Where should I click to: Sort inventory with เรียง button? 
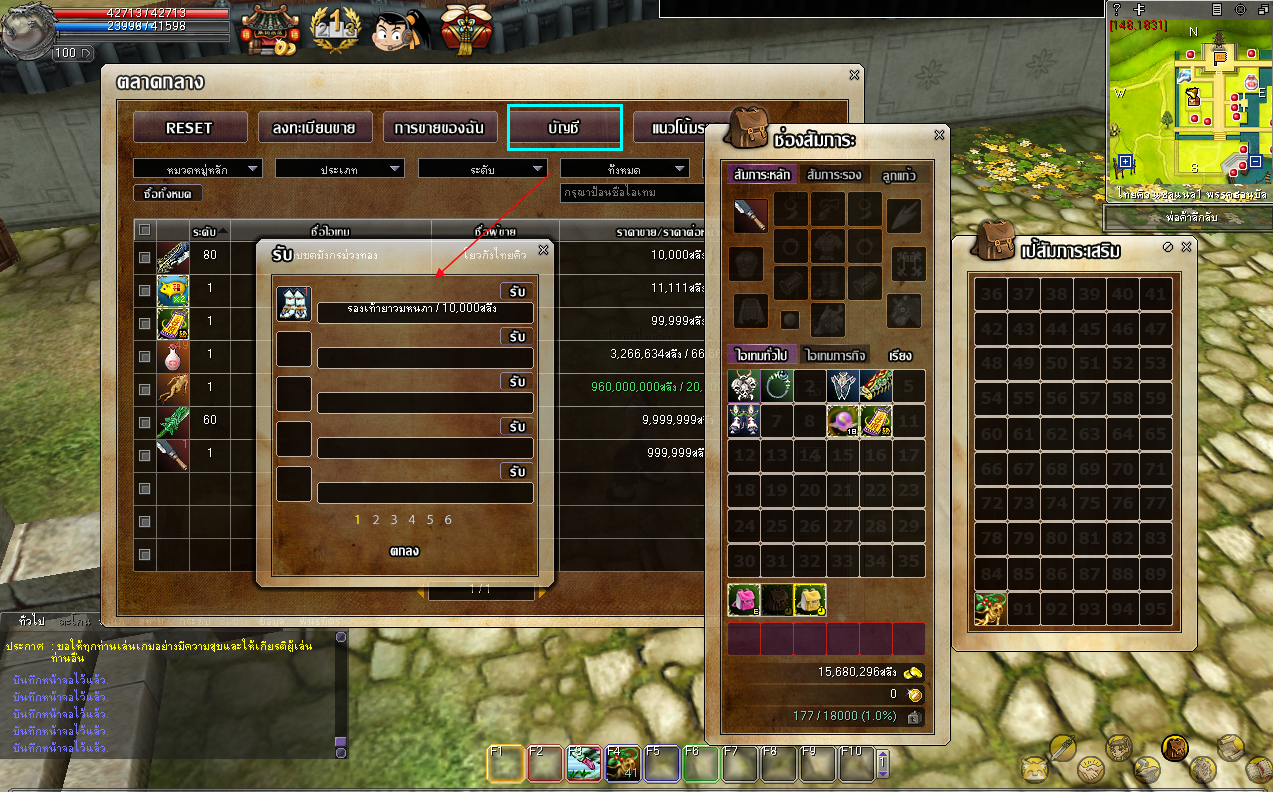pyautogui.click(x=900, y=355)
